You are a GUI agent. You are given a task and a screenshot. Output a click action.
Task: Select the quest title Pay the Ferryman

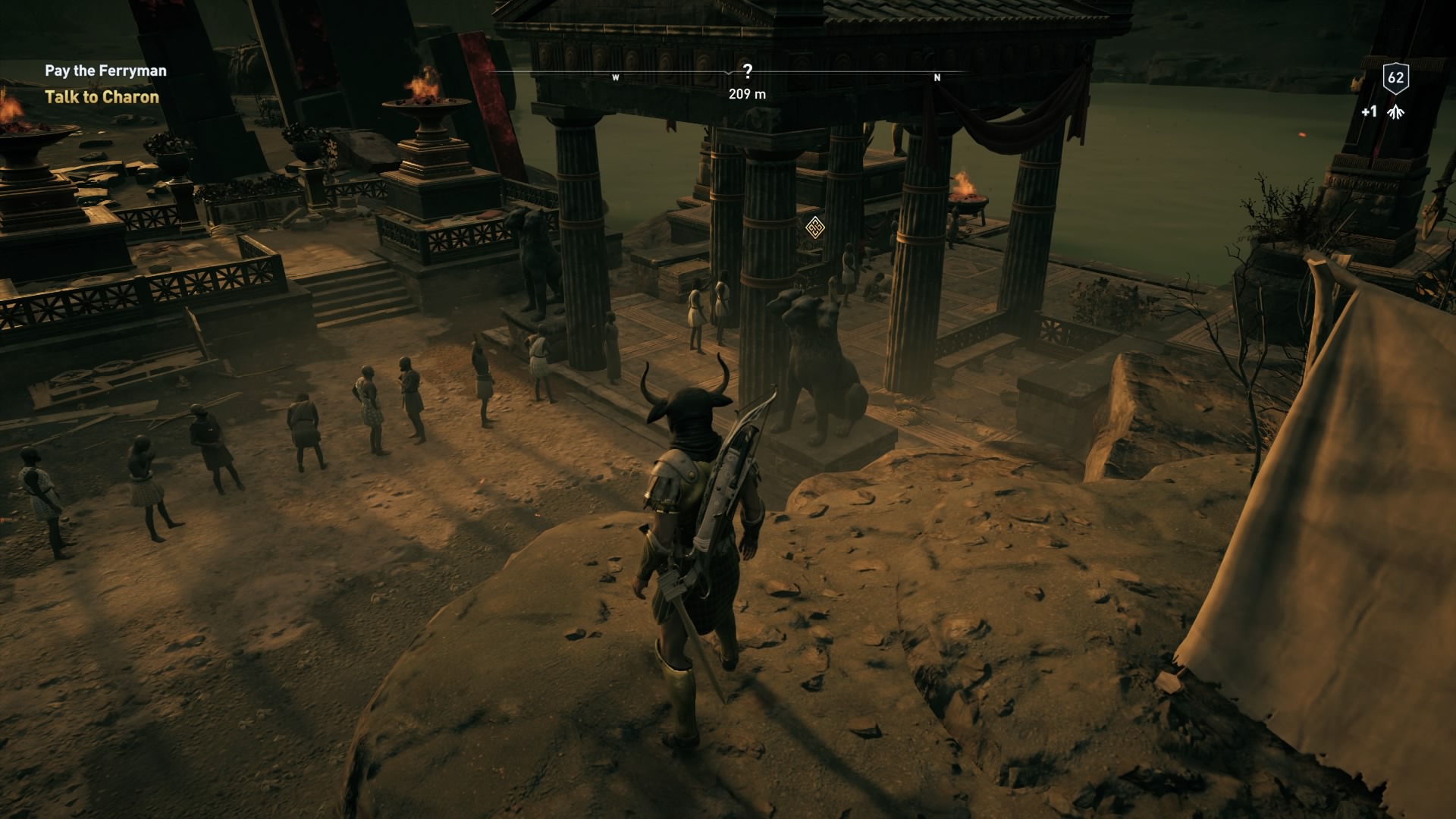coord(106,70)
